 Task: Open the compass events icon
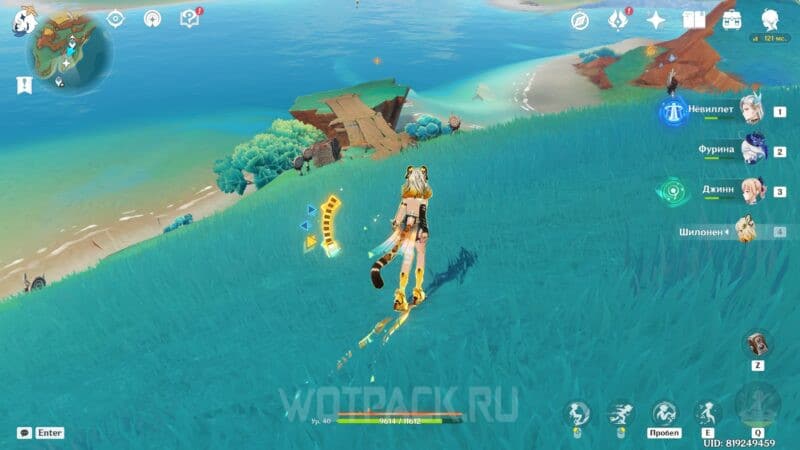point(580,20)
